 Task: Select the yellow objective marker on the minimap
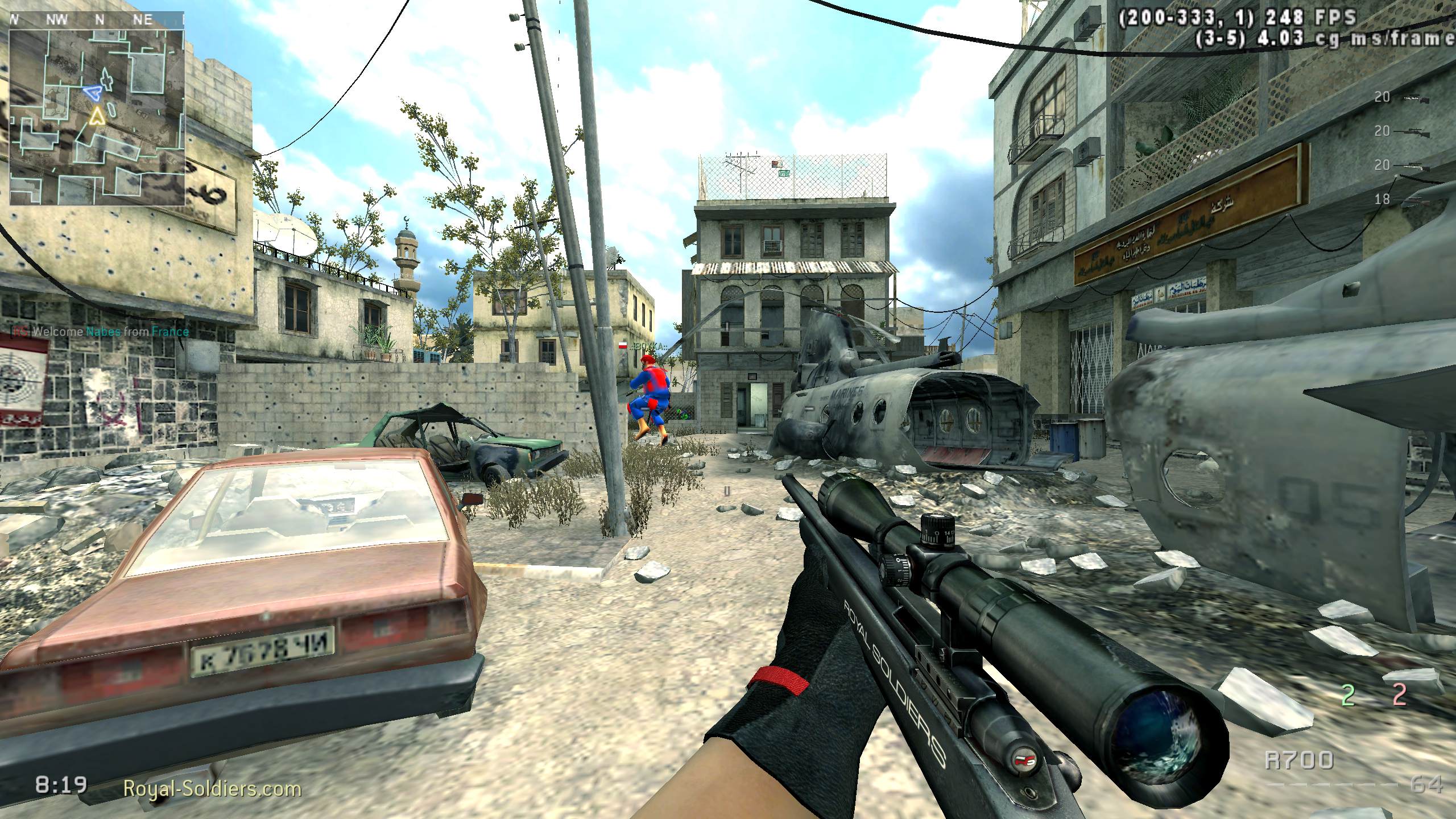point(98,118)
